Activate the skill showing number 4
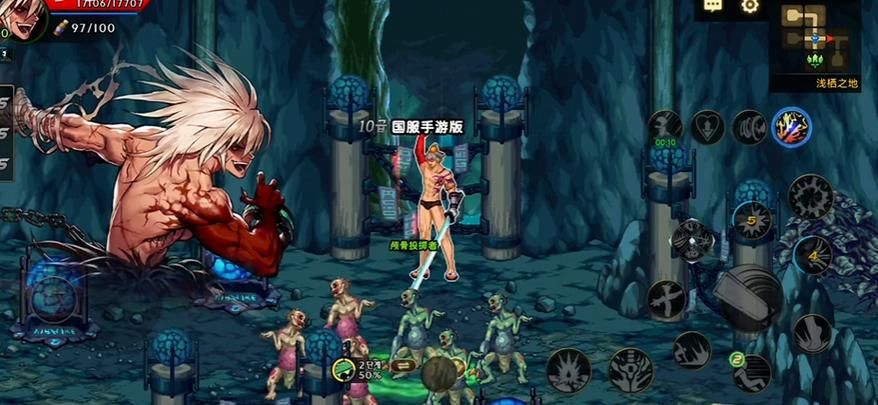The width and height of the screenshot is (878, 405). pos(812,255)
